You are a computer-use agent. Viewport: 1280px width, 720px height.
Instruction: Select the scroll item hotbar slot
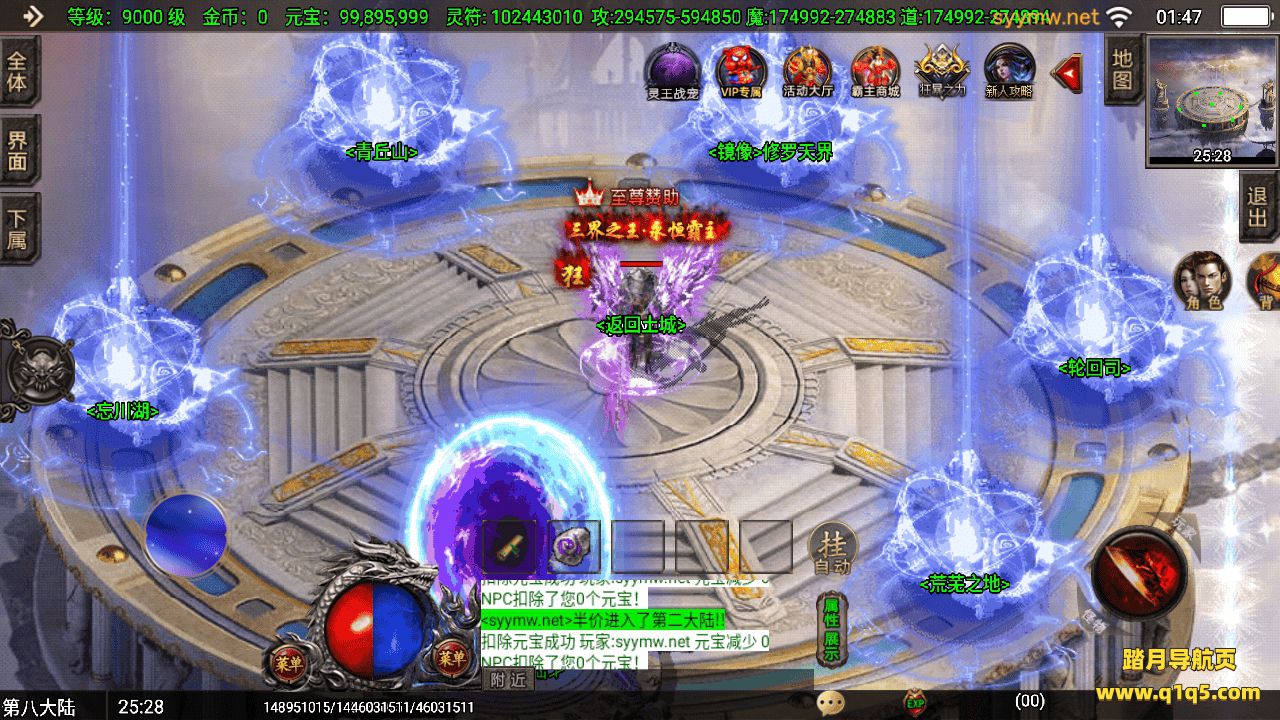[507, 546]
